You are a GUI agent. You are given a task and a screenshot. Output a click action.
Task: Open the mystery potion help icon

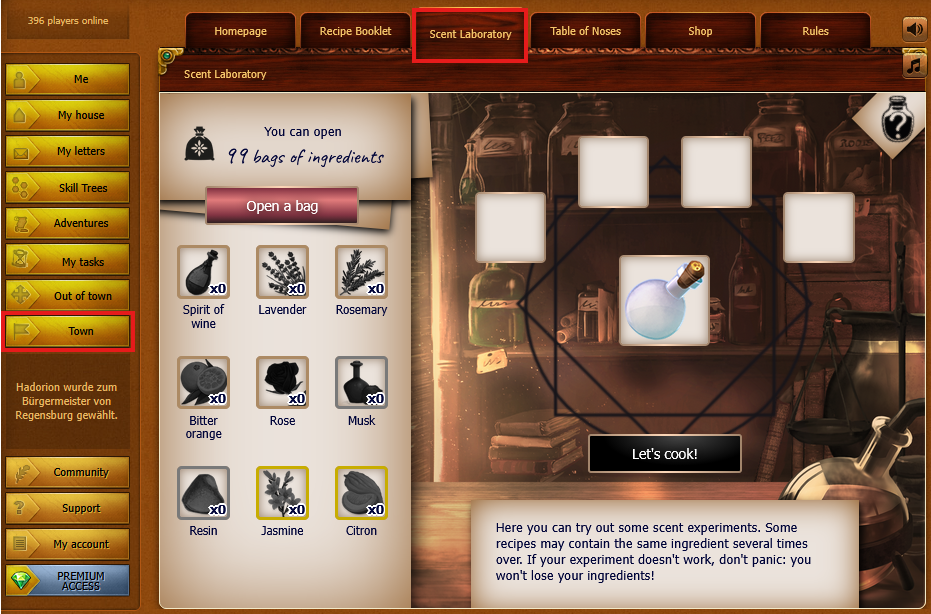pyautogui.click(x=897, y=122)
